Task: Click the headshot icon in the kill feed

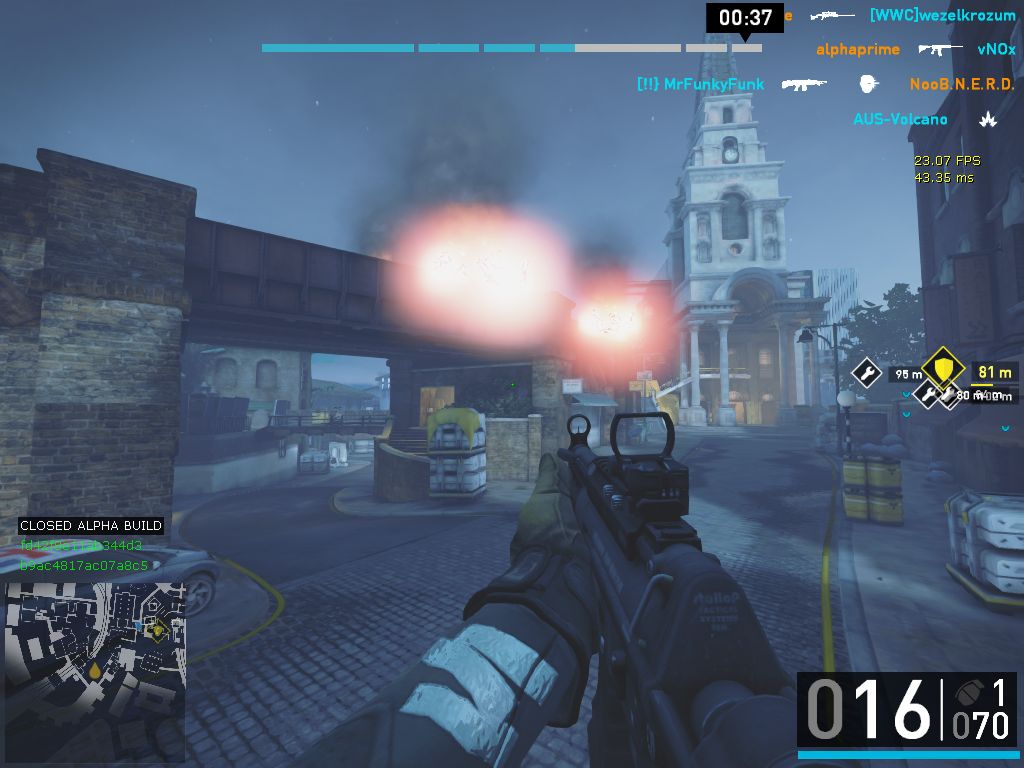Action: [868, 84]
